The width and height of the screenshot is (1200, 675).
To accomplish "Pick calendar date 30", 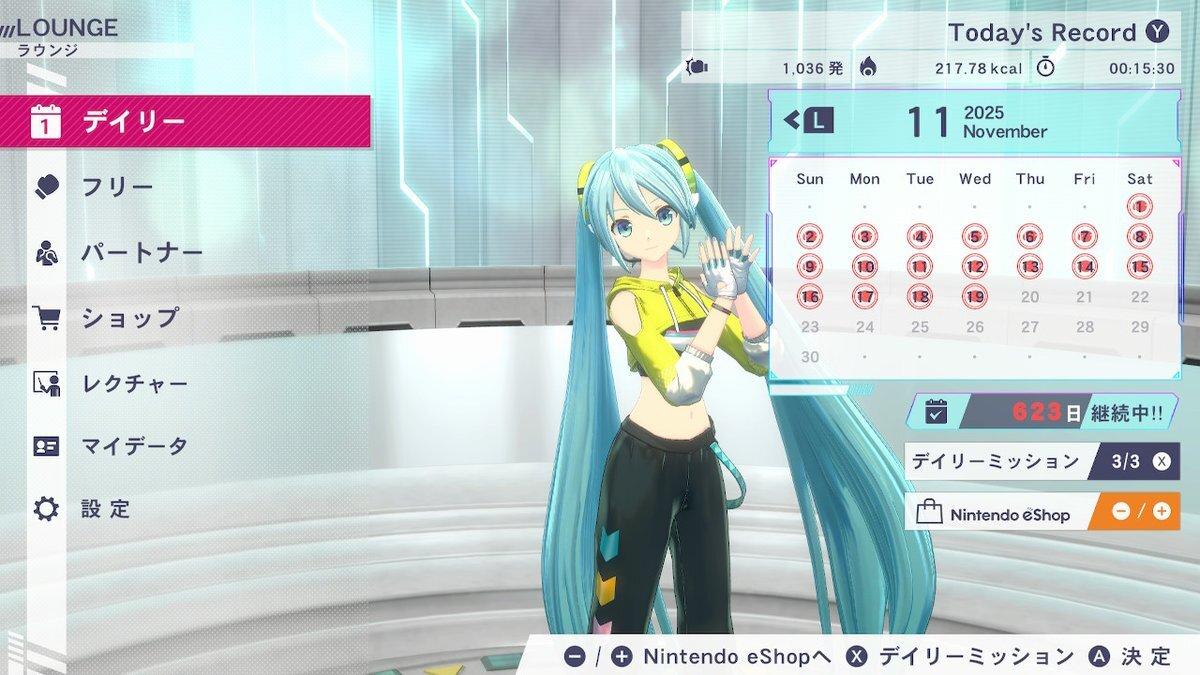I will pyautogui.click(x=810, y=357).
